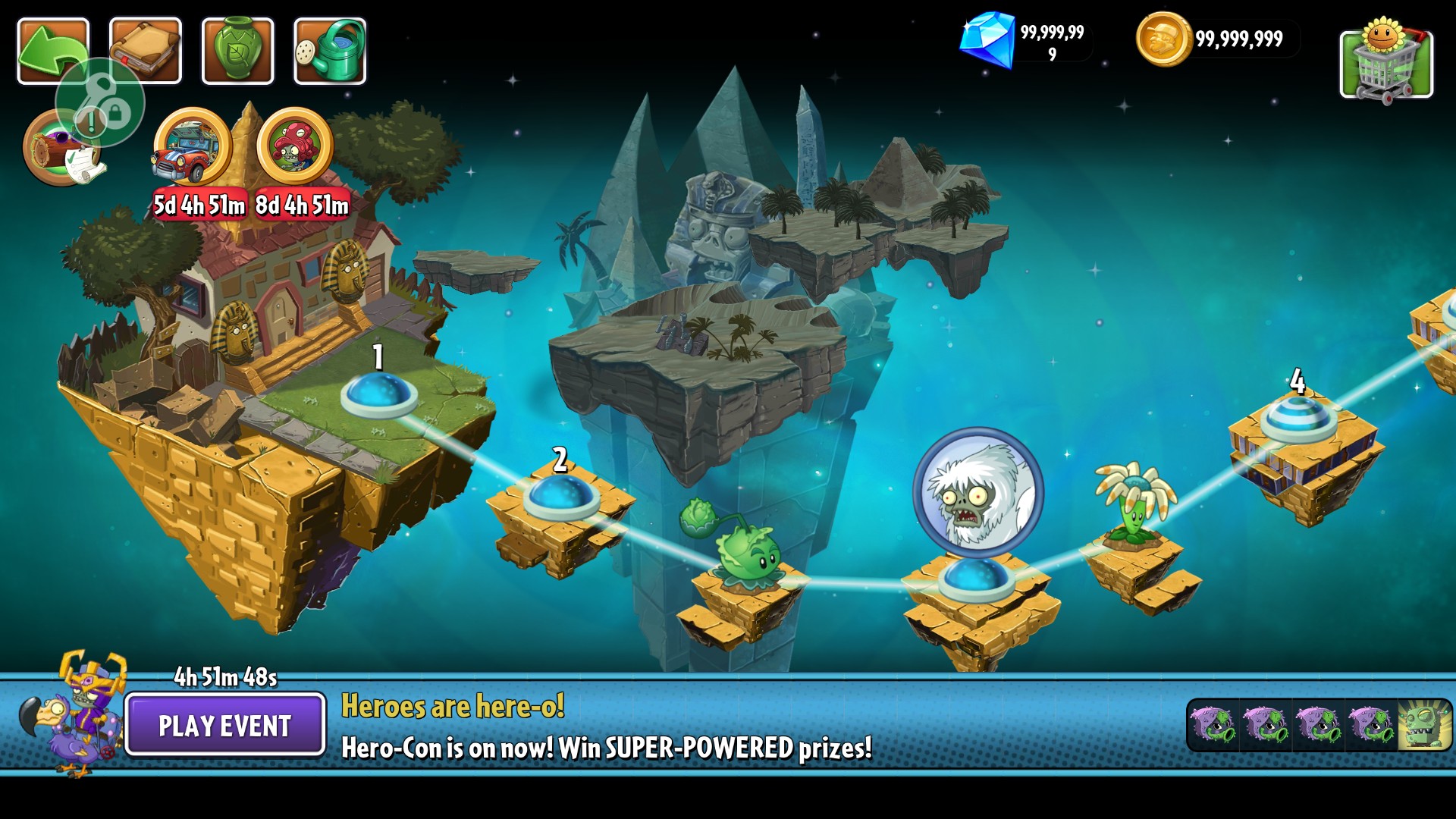Select the green watering can icon
This screenshot has height=819, width=1456.
point(330,51)
